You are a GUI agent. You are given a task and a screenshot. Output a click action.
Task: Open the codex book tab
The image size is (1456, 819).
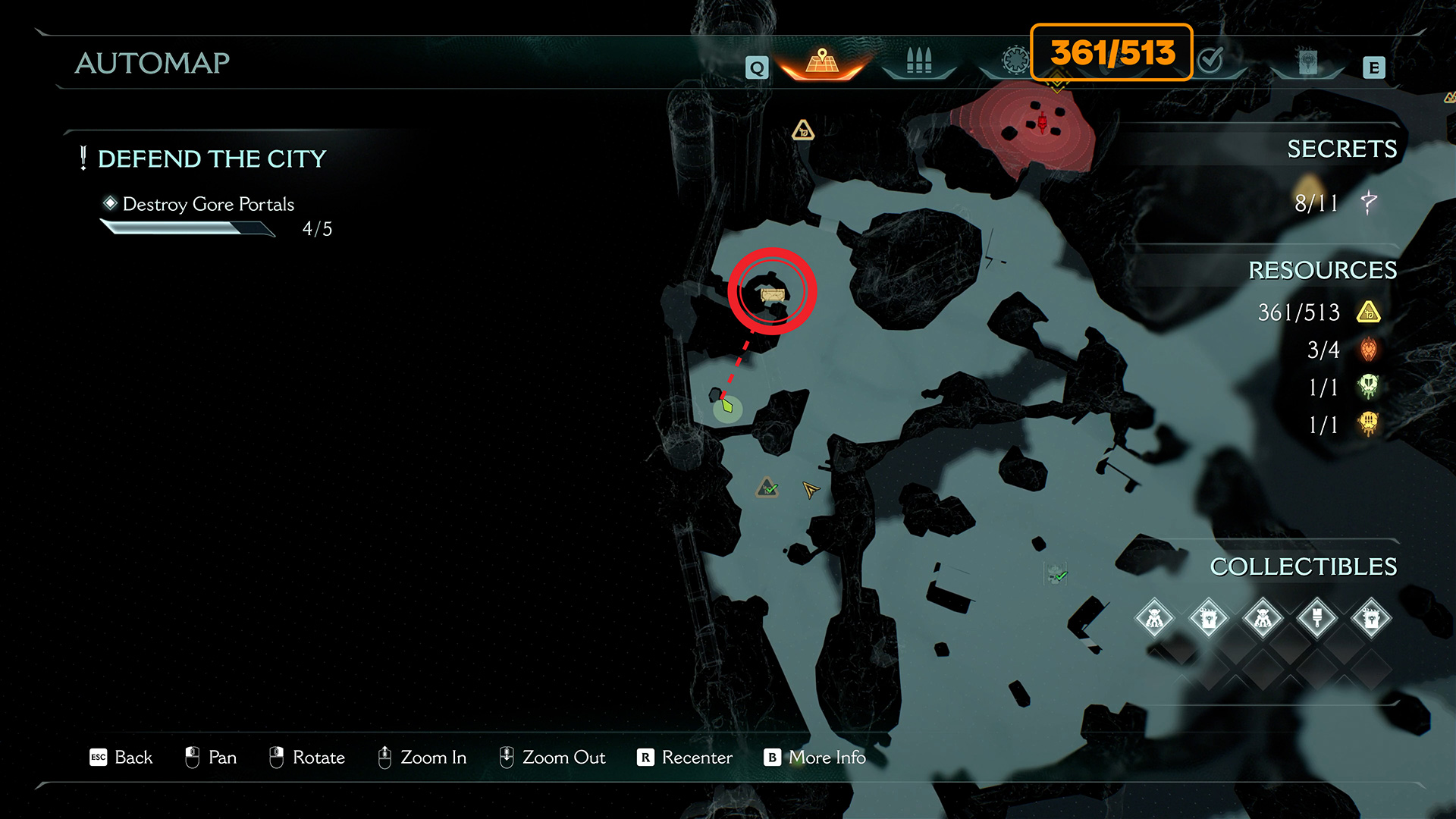[1307, 61]
